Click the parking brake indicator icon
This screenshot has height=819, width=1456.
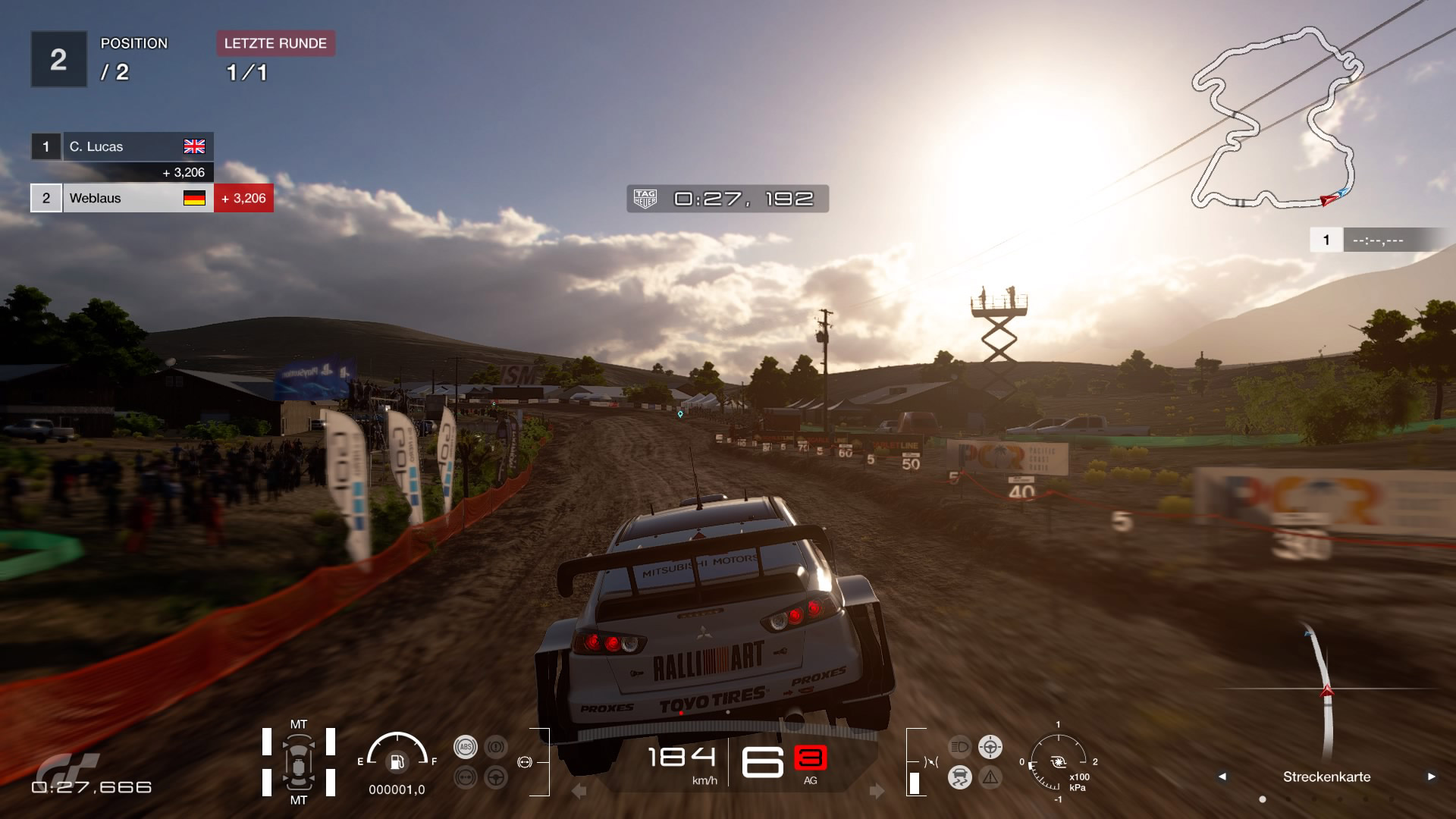tap(496, 747)
